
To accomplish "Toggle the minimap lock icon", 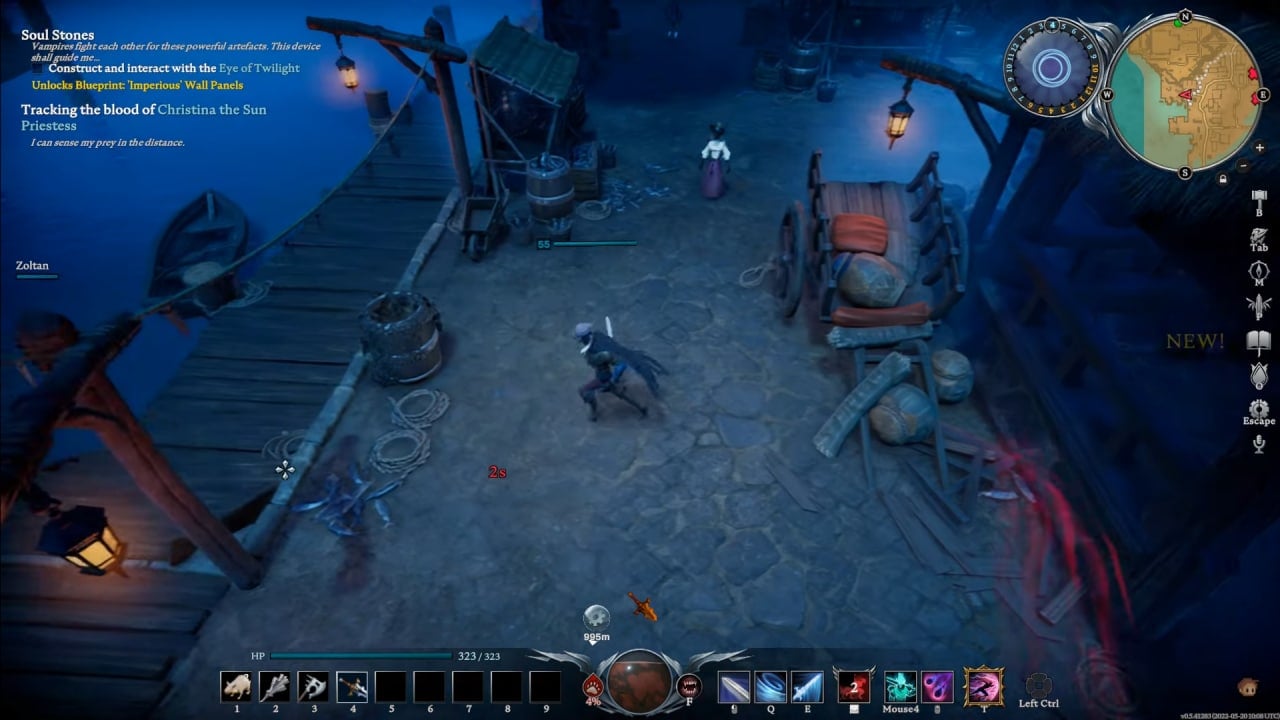I will click(1223, 178).
